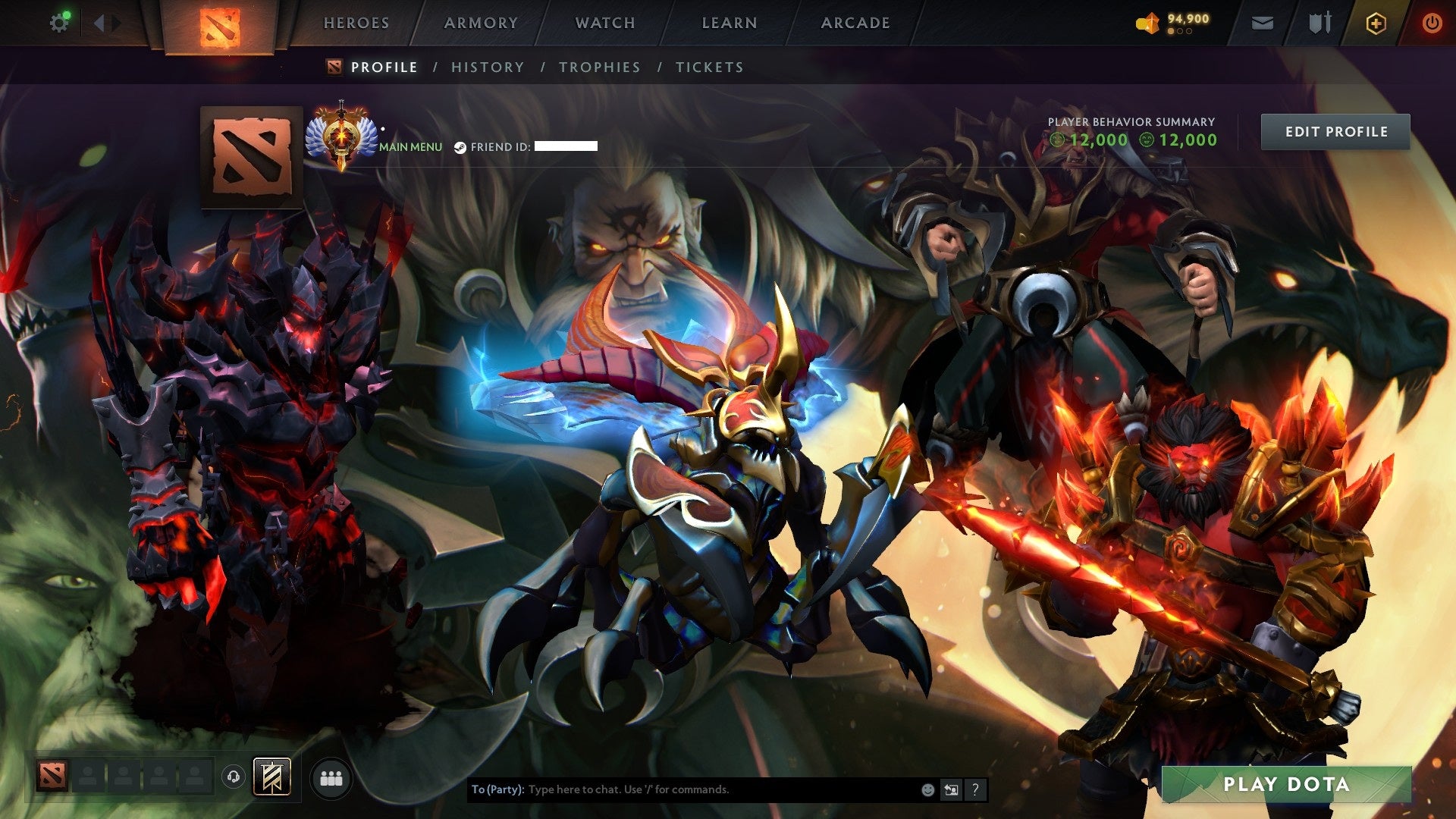Open the emoticon picker in the chat bar
1456x819 pixels.
pos(927,789)
